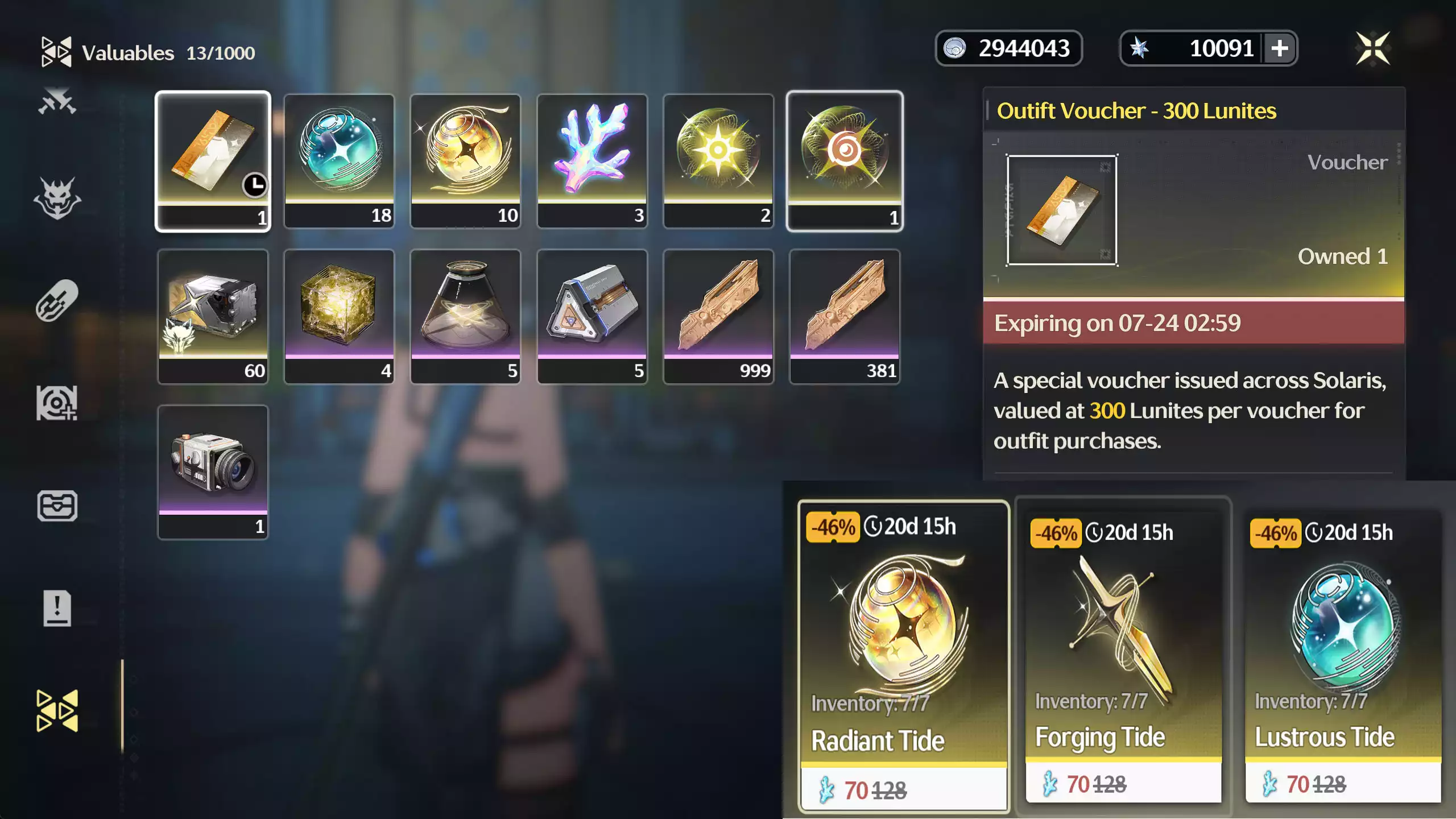Pick the yellow star orb with count 2
The image size is (1456, 819).
coord(718,161)
